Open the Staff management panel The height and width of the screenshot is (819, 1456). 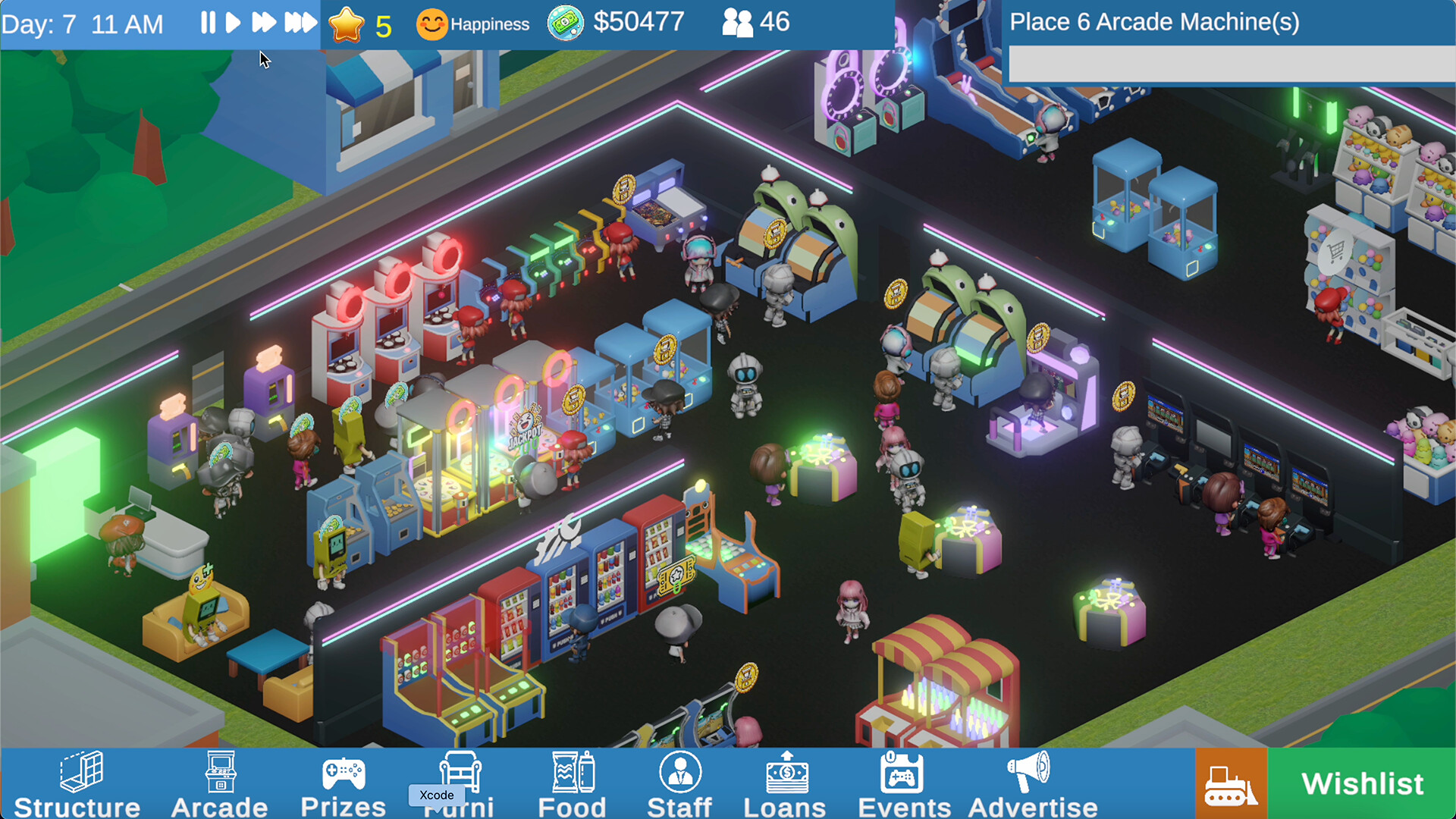(679, 781)
